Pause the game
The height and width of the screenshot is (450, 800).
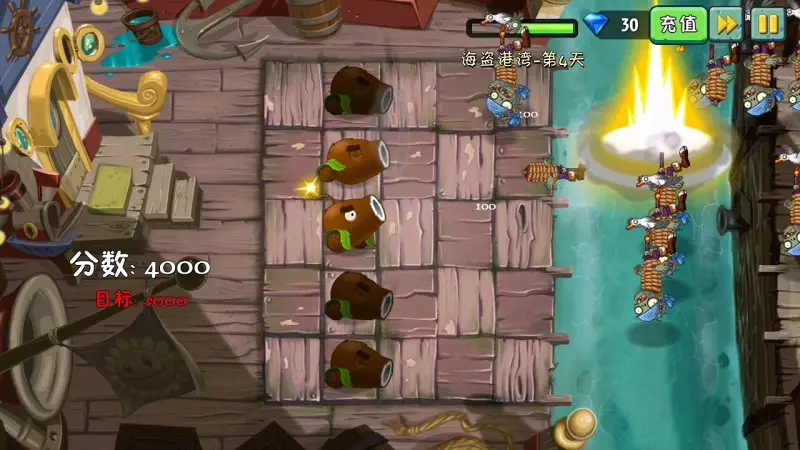(768, 23)
